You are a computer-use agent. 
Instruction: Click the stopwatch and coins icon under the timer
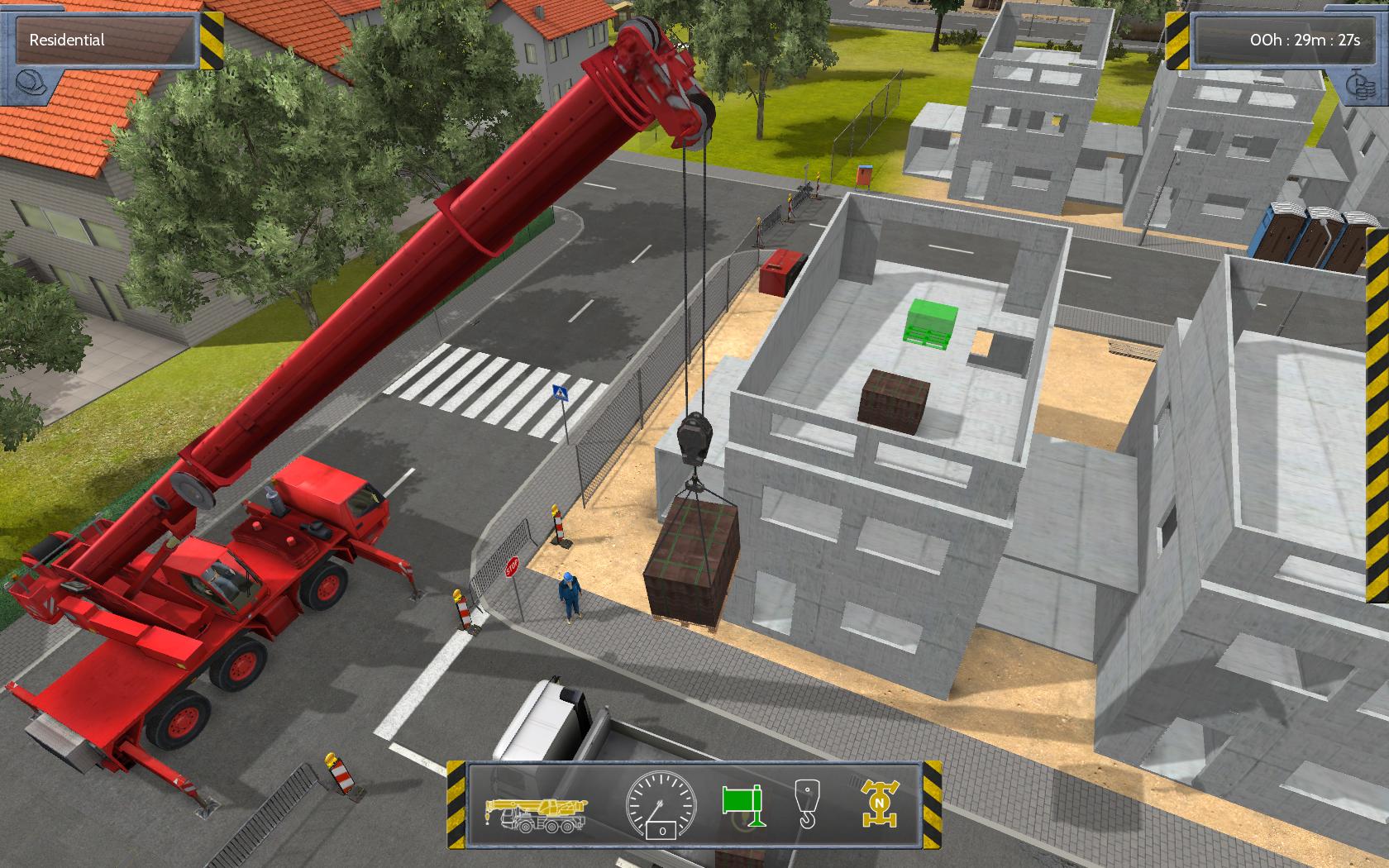tap(1359, 83)
